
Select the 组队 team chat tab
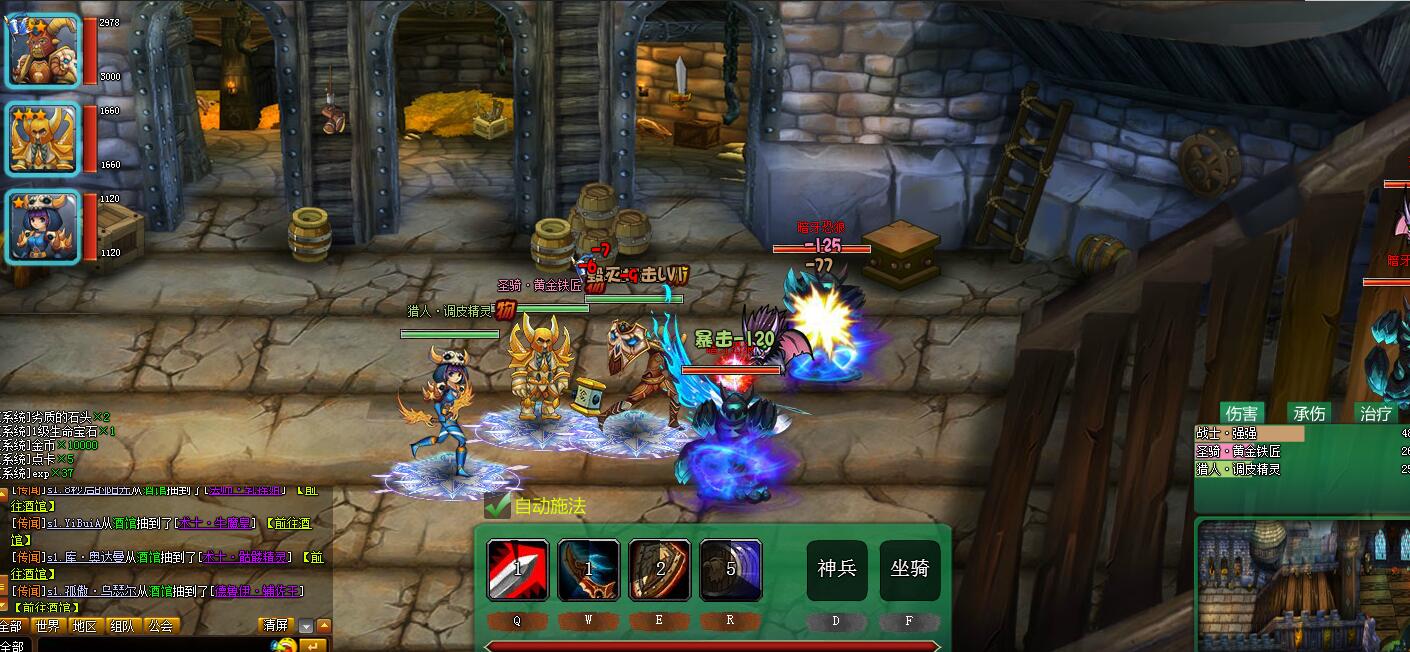point(123,626)
